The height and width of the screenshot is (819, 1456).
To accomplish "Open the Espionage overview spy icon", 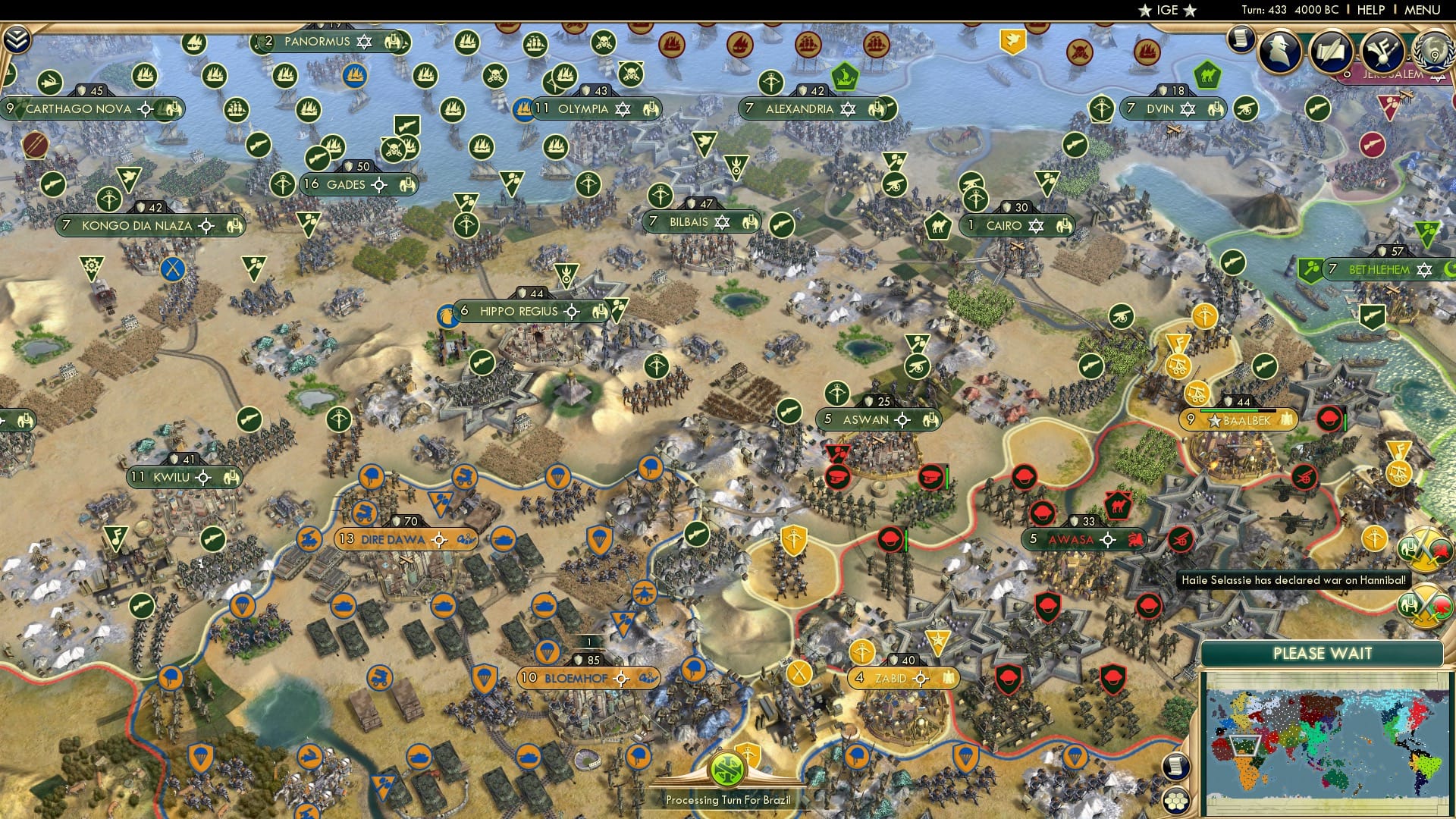I will [1279, 49].
